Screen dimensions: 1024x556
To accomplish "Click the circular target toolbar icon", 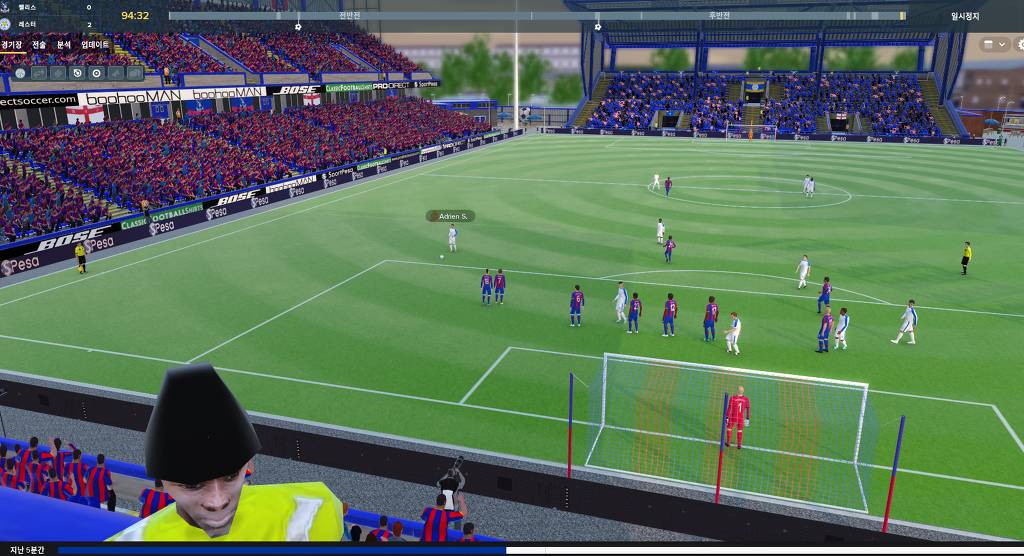I will tap(96, 73).
